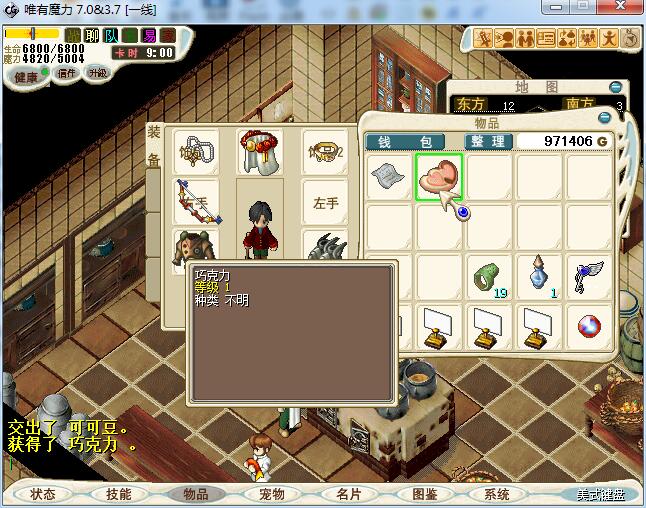Toggle the 聊 chat mode button
This screenshot has height=508, width=646.
pyautogui.click(x=92, y=36)
